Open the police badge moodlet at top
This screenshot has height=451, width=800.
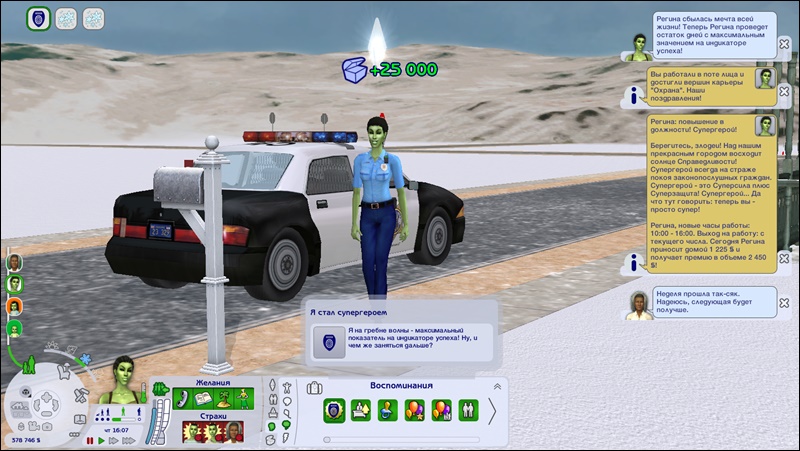point(38,17)
